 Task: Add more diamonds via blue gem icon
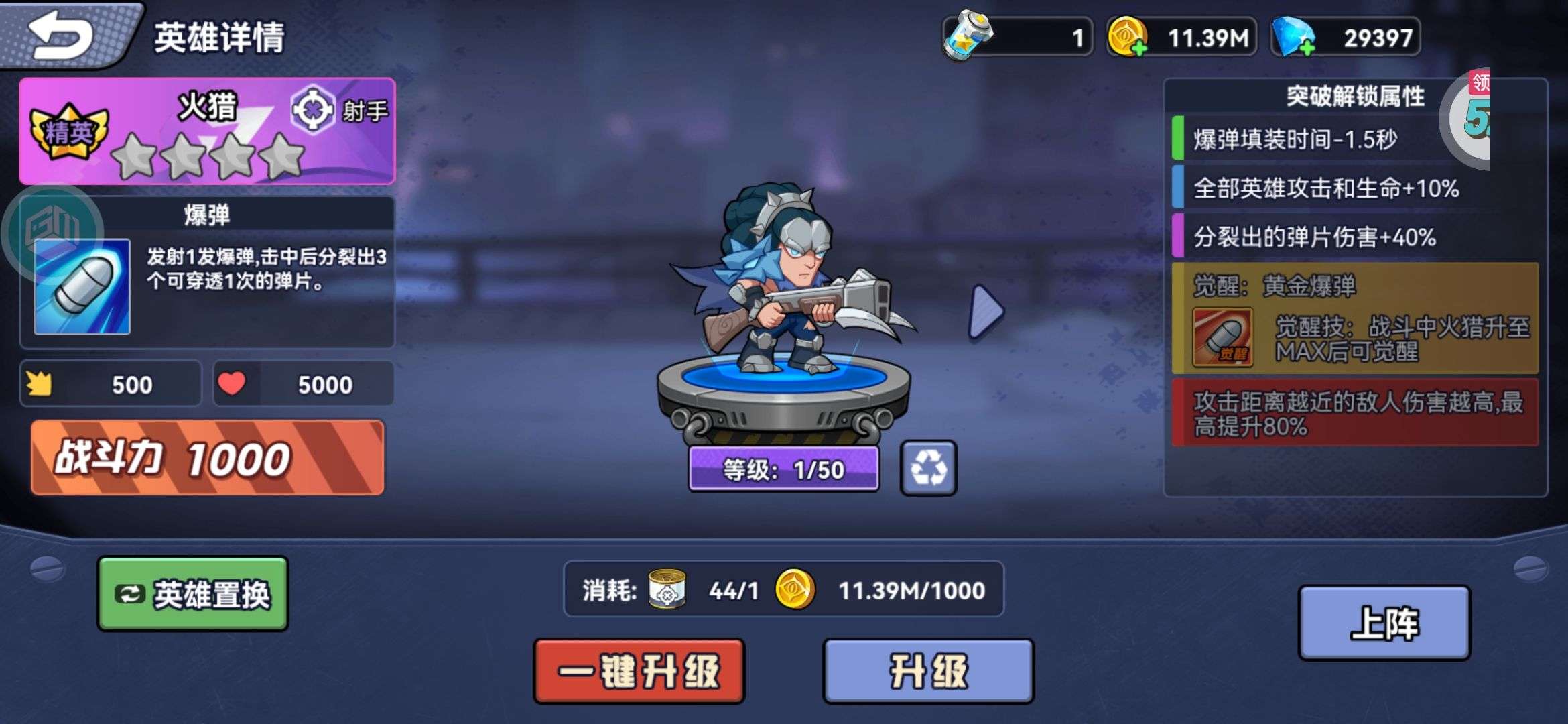[1293, 38]
